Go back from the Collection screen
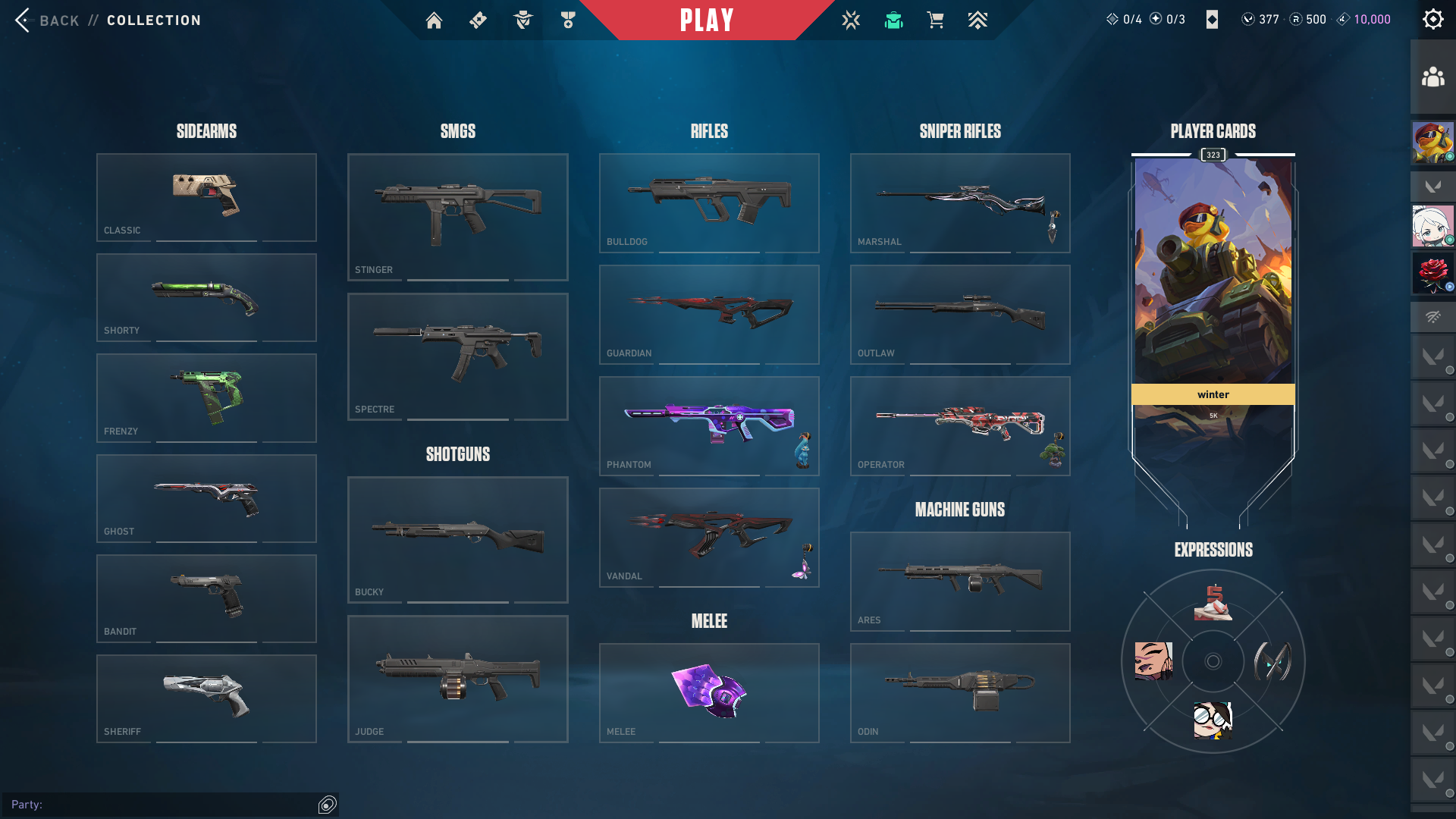Image resolution: width=1456 pixels, height=819 pixels. coord(44,20)
